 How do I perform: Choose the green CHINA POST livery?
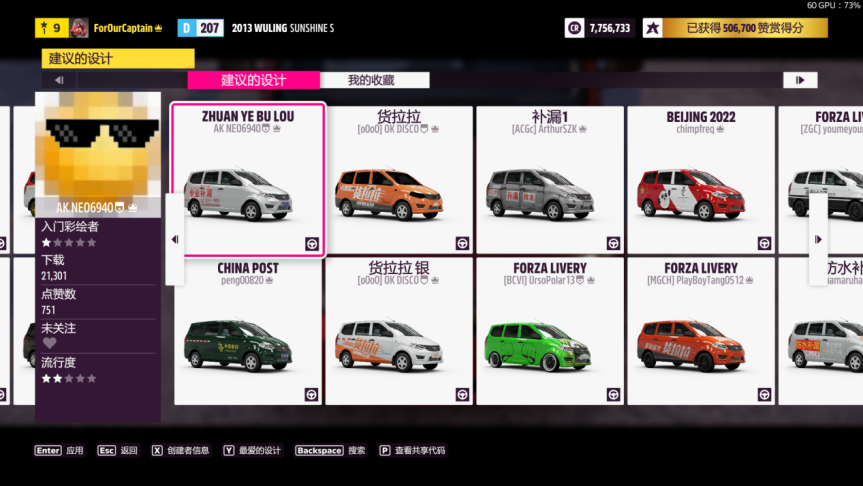[248, 332]
